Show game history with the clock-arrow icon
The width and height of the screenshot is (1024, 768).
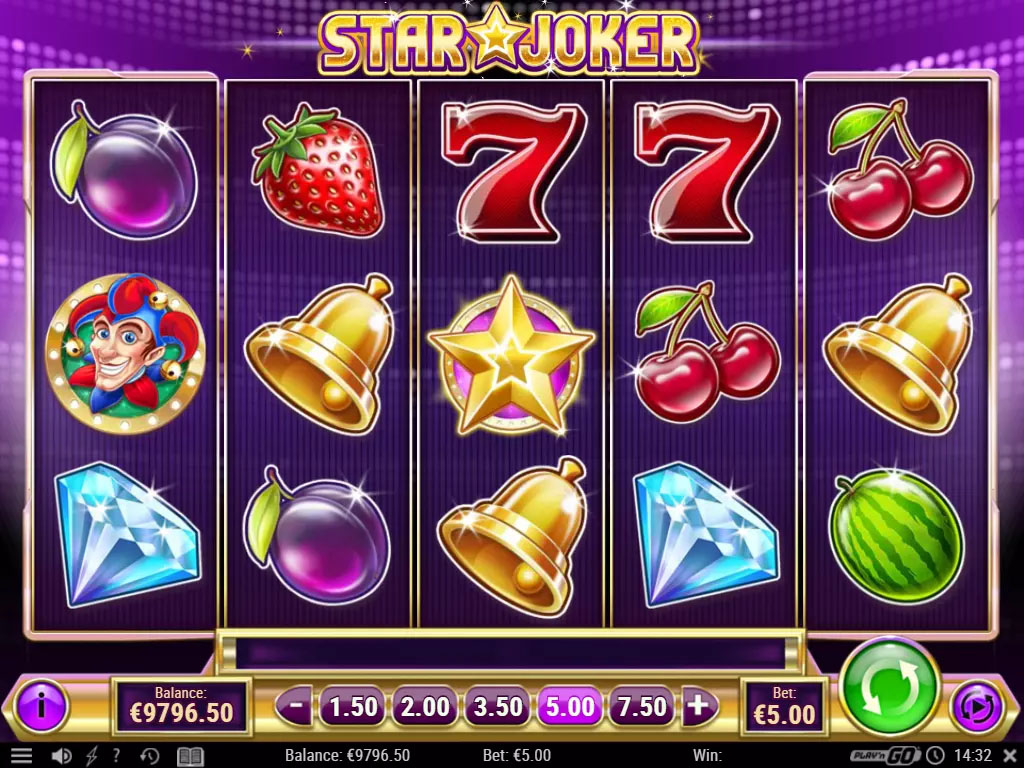point(150,756)
